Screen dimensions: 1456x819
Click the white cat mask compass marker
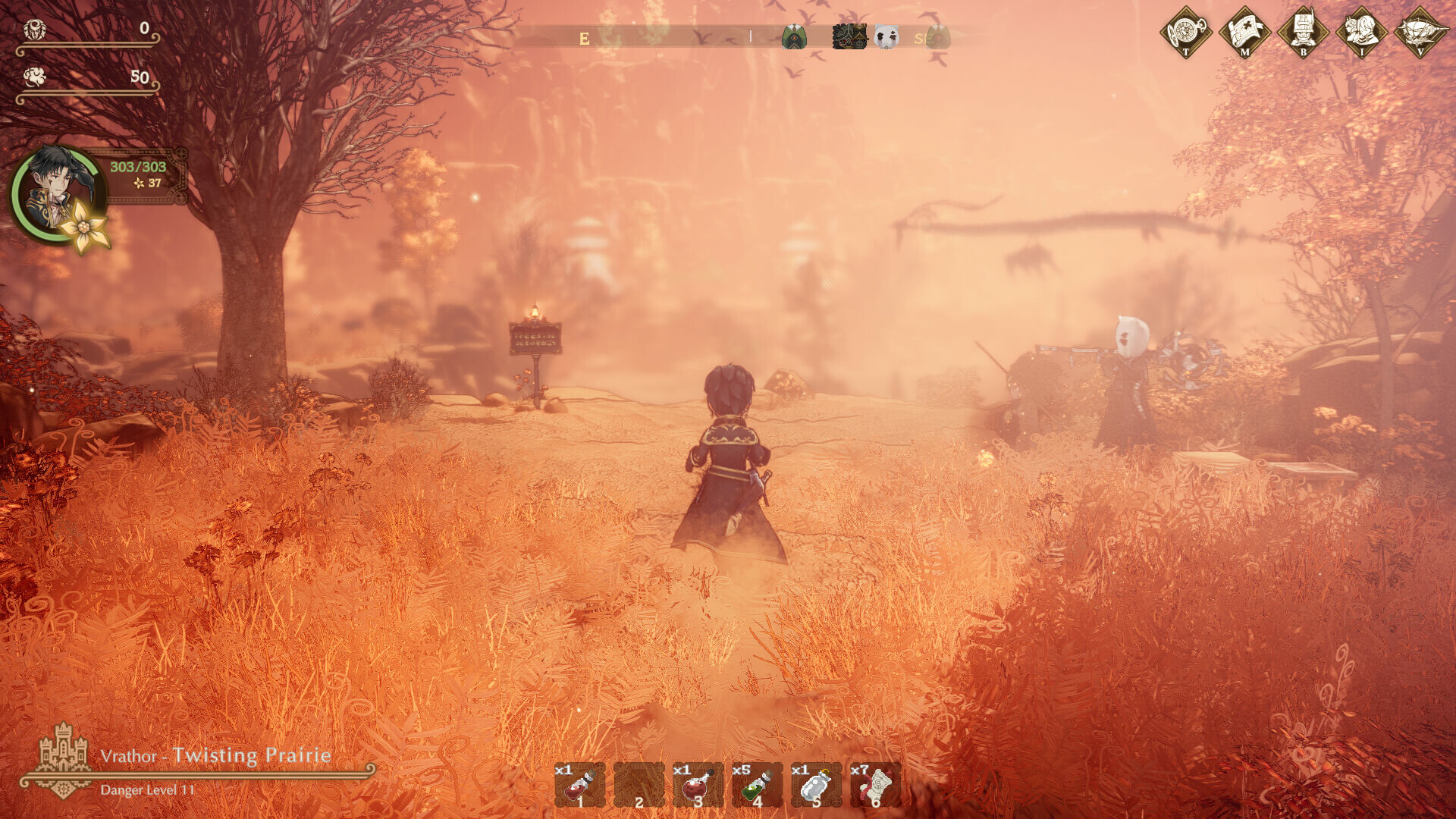(x=886, y=36)
